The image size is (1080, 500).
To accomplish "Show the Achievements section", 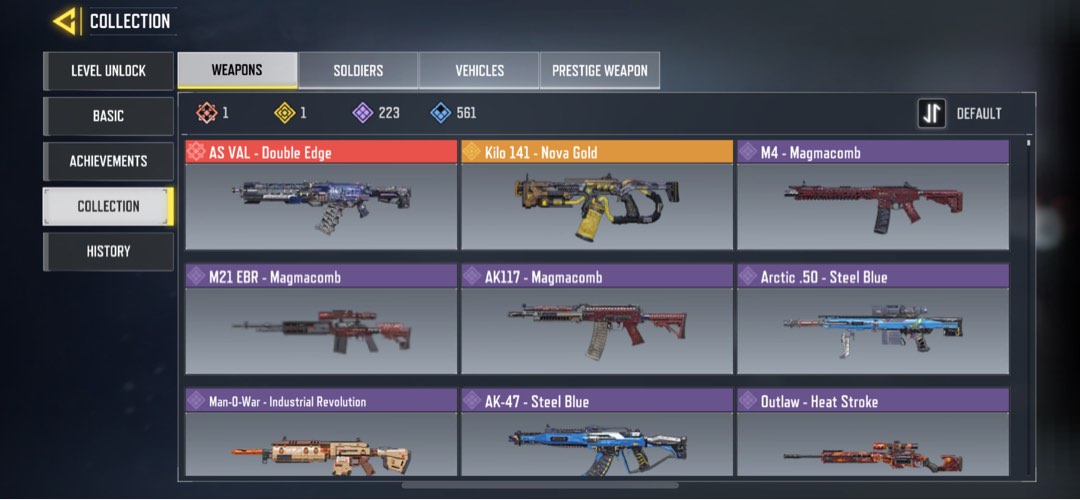I will pos(108,161).
